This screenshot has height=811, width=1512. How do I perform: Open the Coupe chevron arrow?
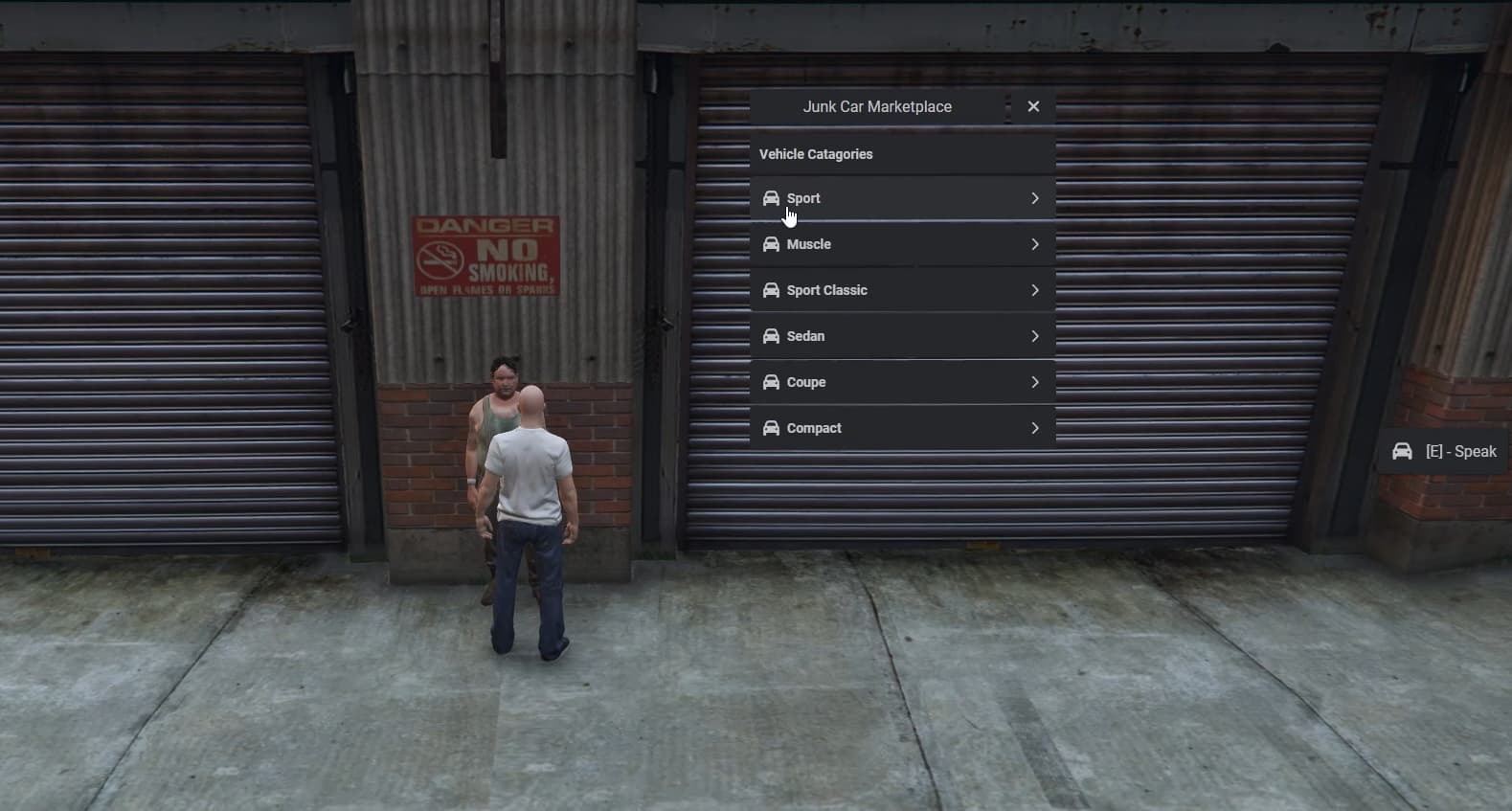pos(1036,382)
